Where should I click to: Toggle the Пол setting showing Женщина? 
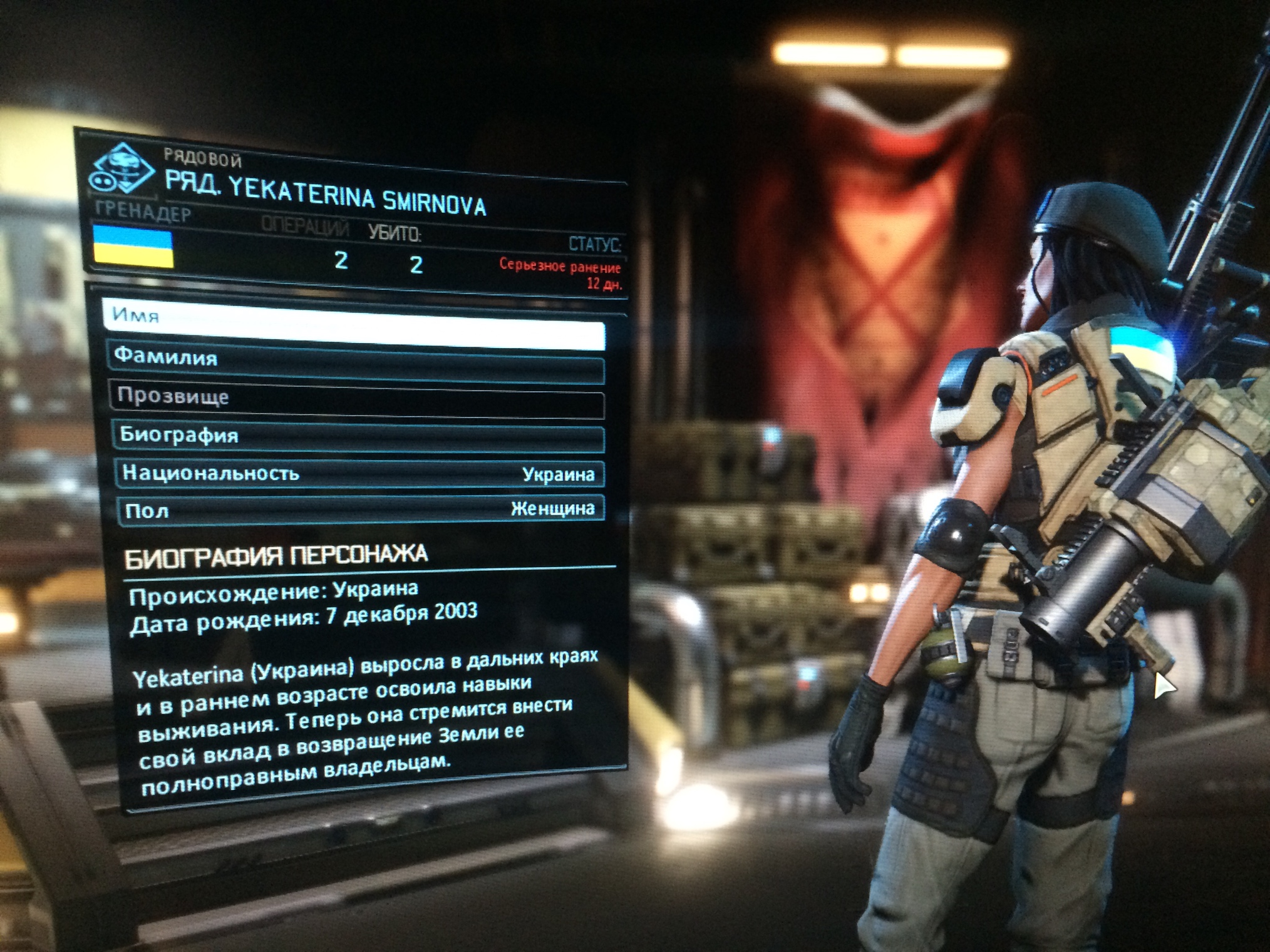pyautogui.click(x=361, y=510)
